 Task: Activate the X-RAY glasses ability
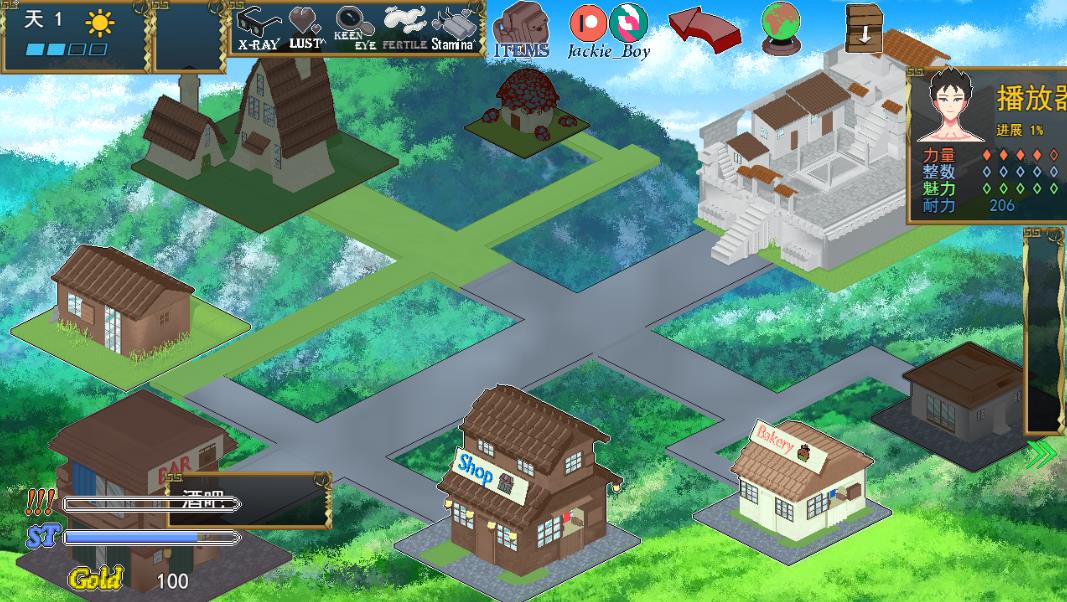click(258, 27)
